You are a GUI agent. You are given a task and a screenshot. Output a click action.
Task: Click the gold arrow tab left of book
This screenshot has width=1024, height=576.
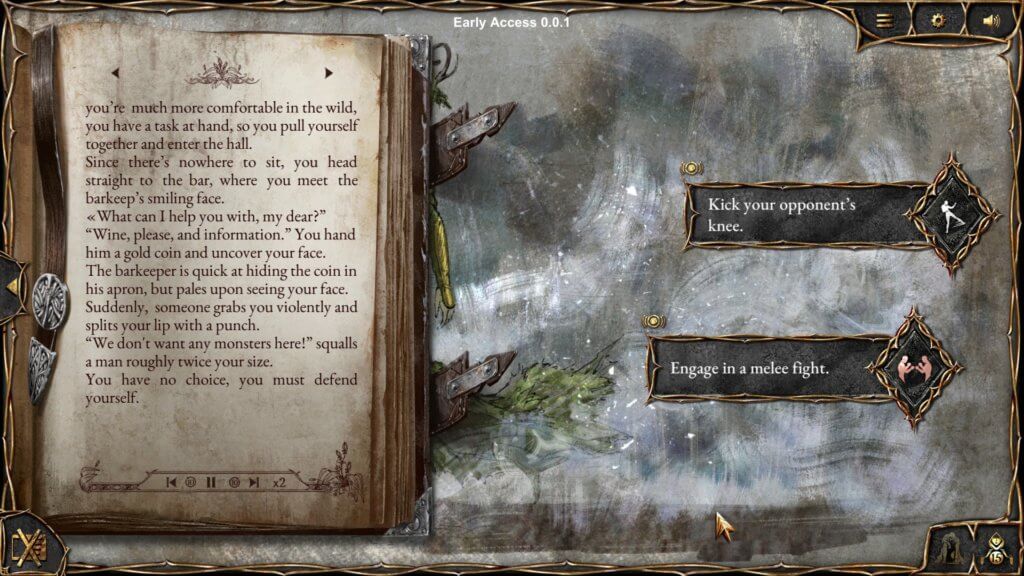(x=12, y=286)
